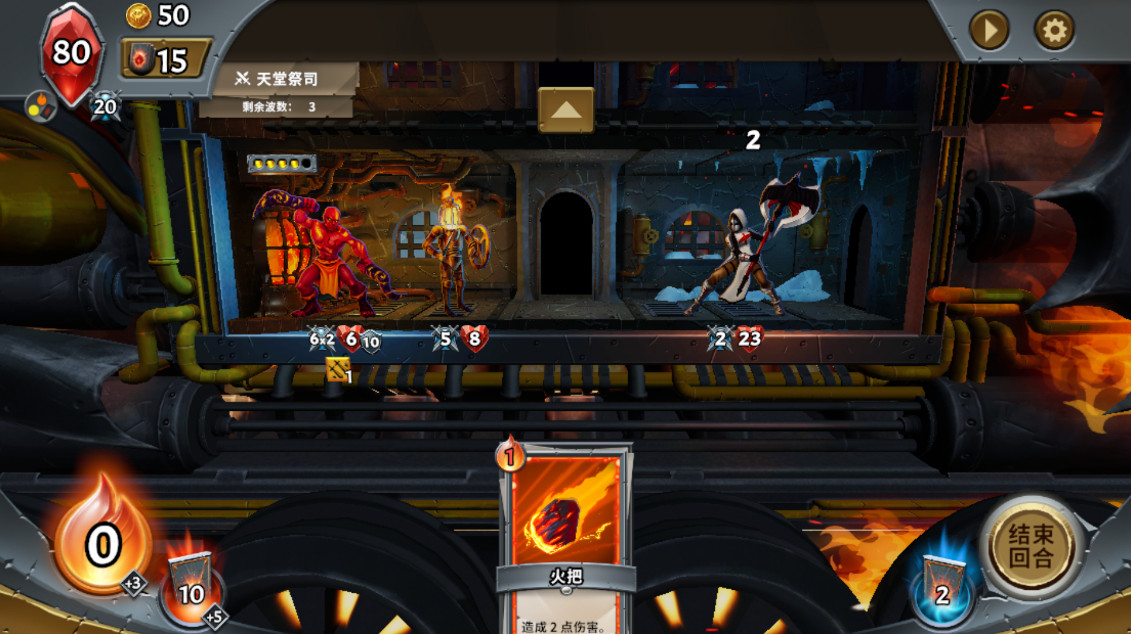The width and height of the screenshot is (1131, 634).
Task: Toggle the play speed arrow button
Action: tap(989, 31)
